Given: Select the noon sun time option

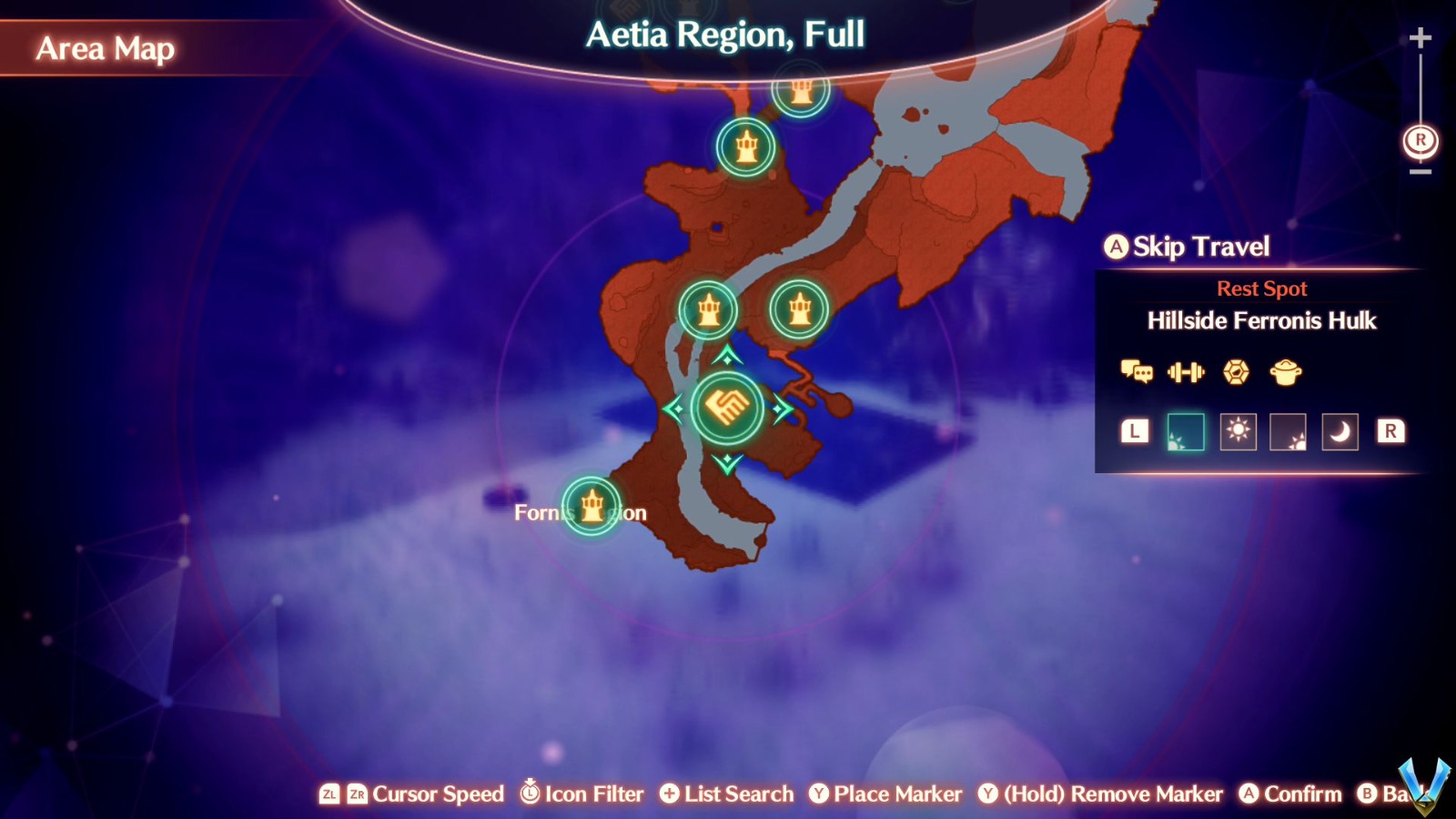Looking at the screenshot, I should [x=1236, y=431].
